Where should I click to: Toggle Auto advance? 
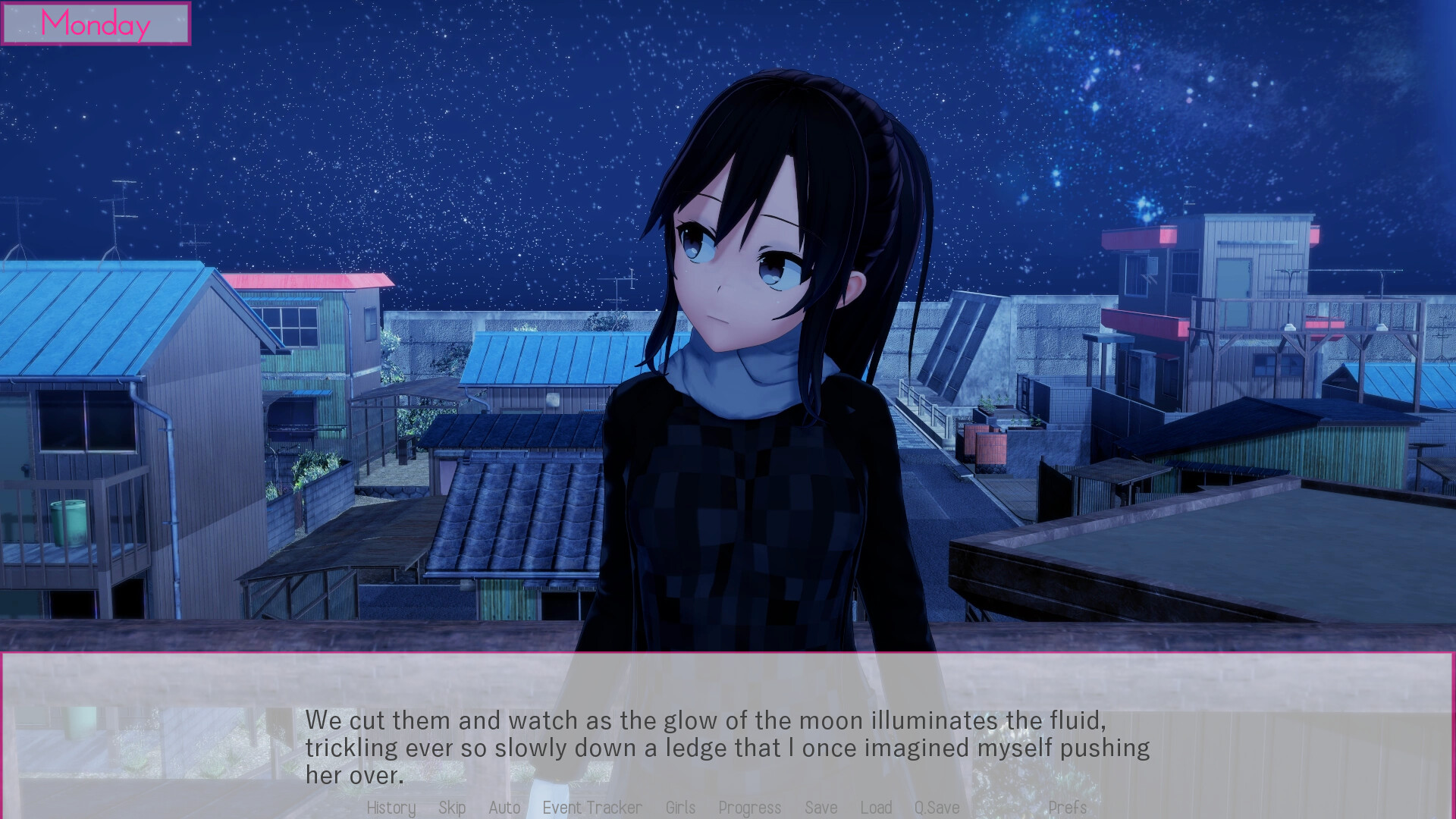(x=504, y=808)
